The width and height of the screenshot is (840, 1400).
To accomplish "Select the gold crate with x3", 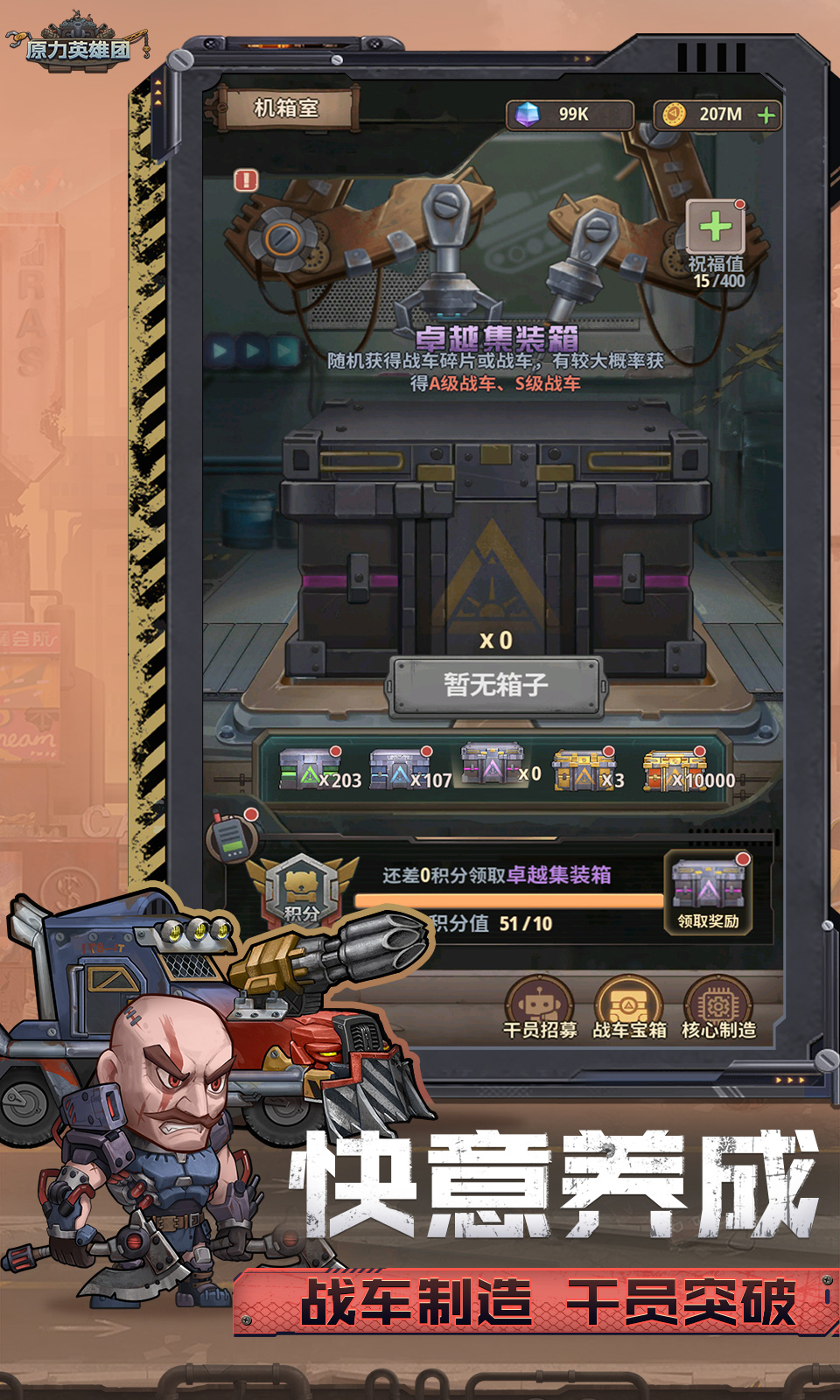I will tap(582, 771).
